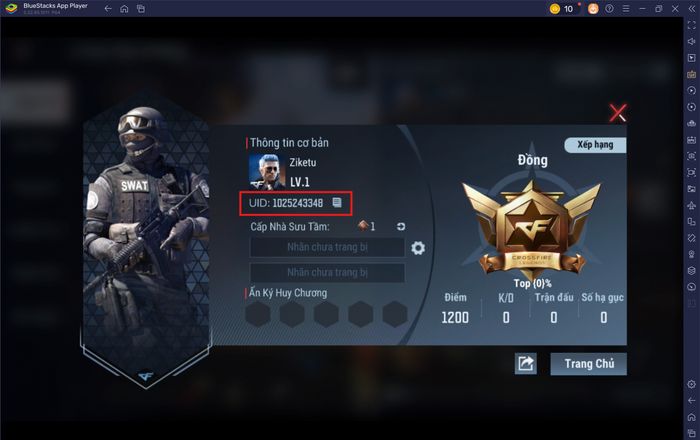700x440 pixels.
Task: Go to the BlueStacks home screen
Action: coord(124,9)
